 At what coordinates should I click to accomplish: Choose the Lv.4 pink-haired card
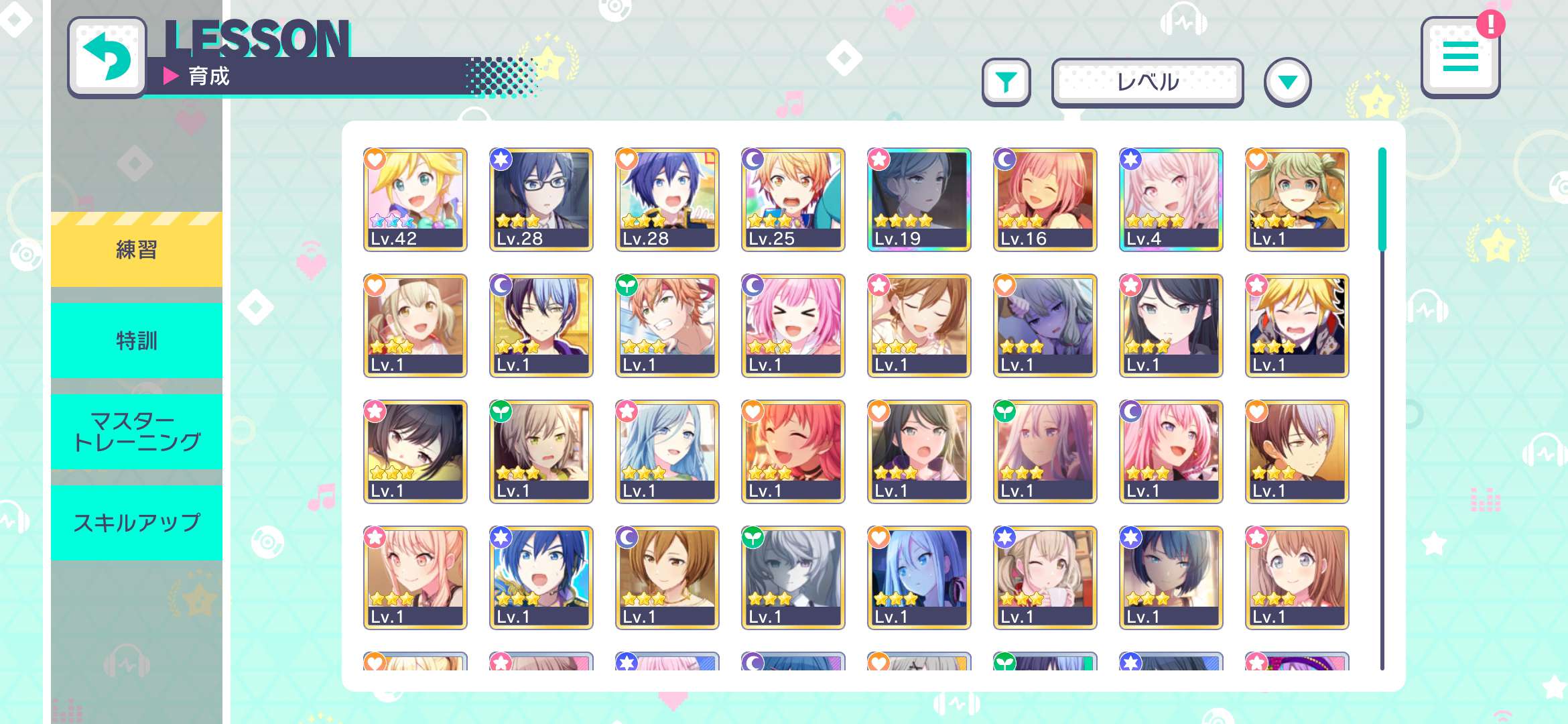point(1171,199)
